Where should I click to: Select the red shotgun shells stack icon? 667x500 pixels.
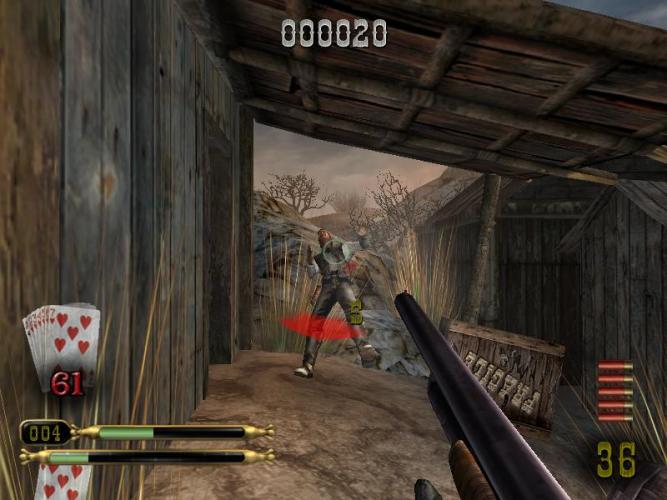(614, 391)
